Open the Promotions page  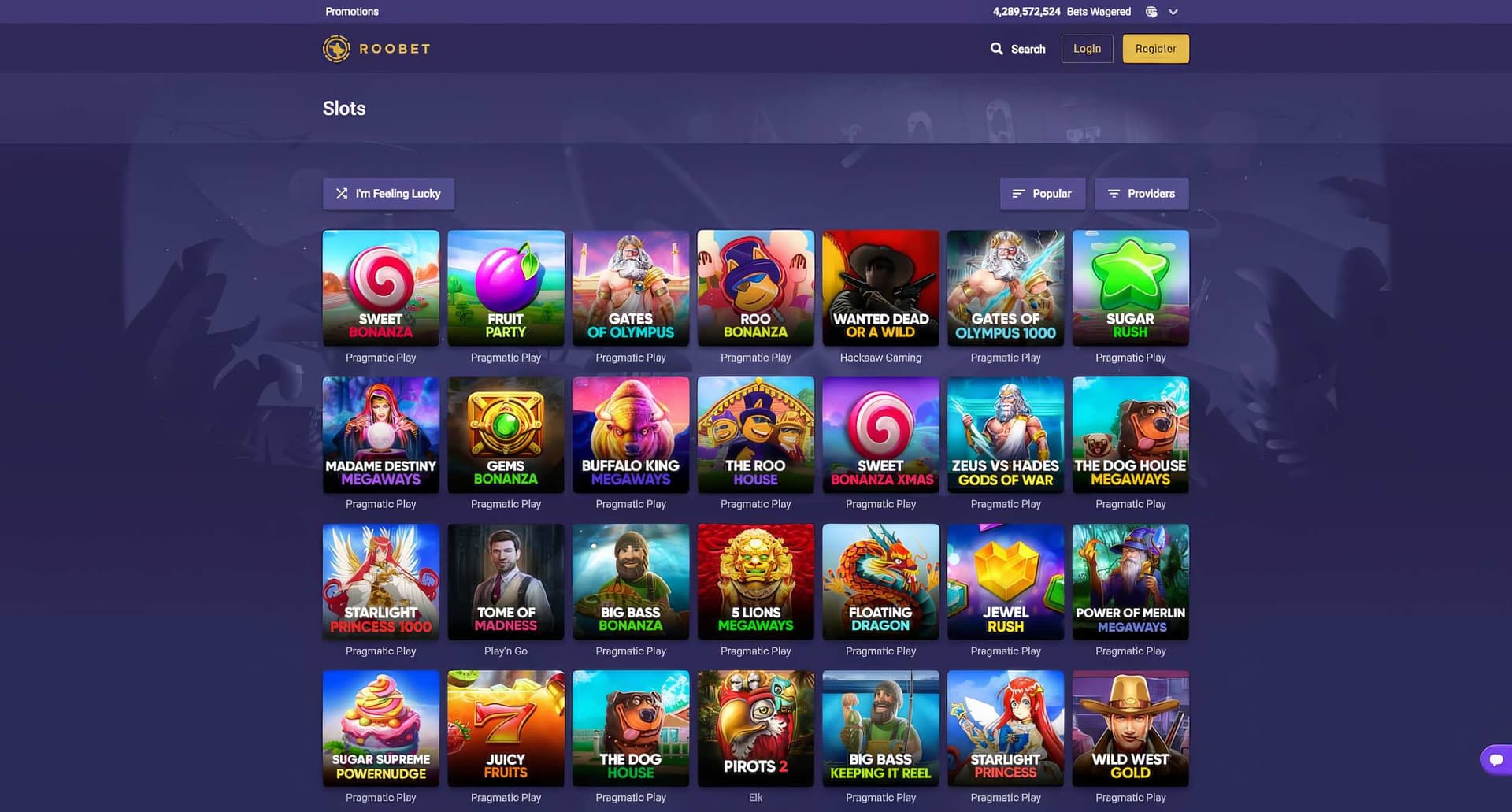[351, 11]
